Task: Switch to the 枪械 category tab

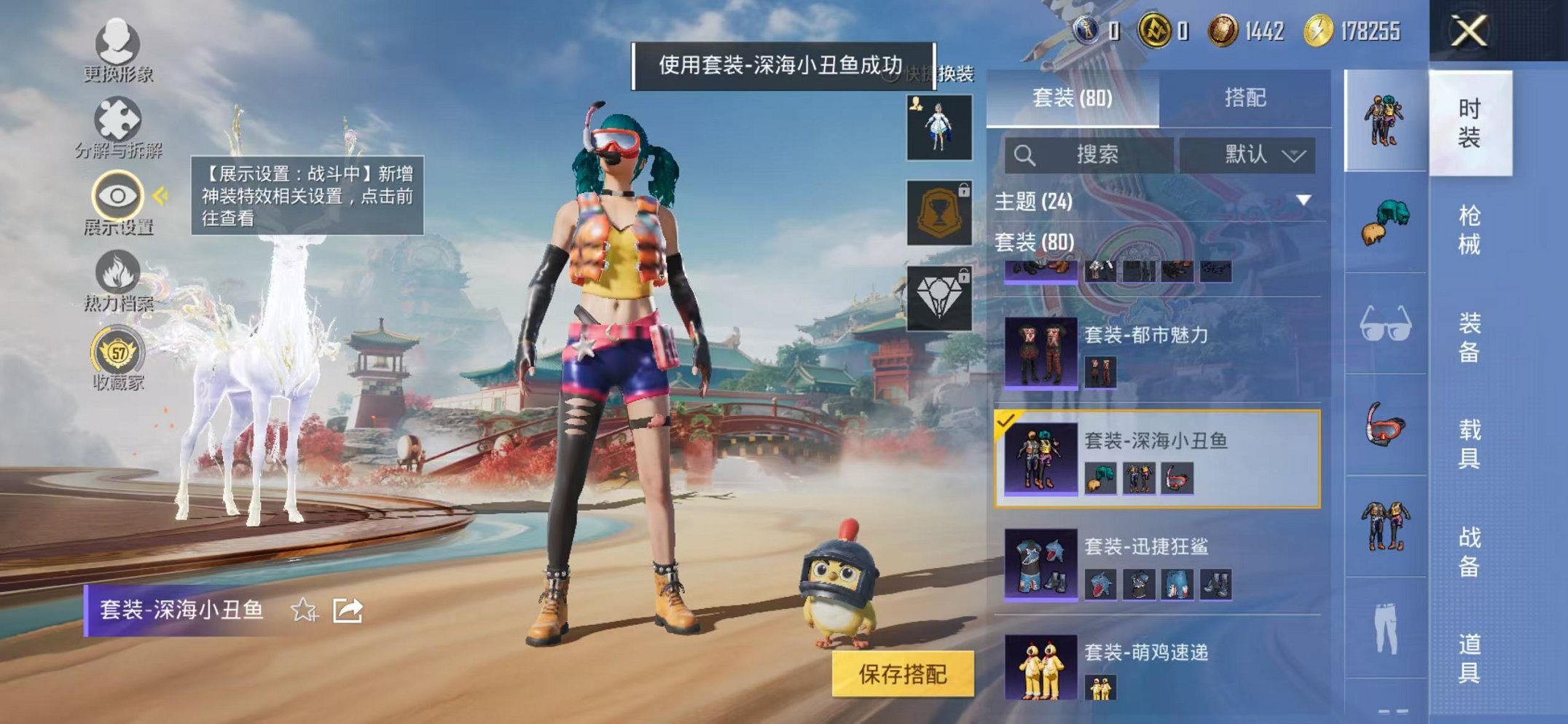Action: click(1472, 228)
